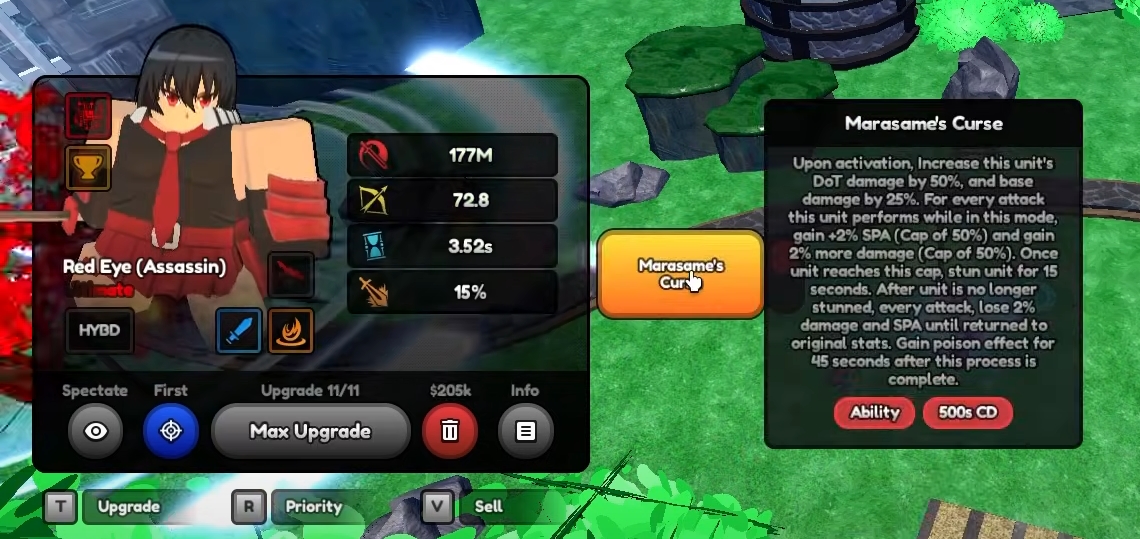Open the unit Info list button

point(525,431)
